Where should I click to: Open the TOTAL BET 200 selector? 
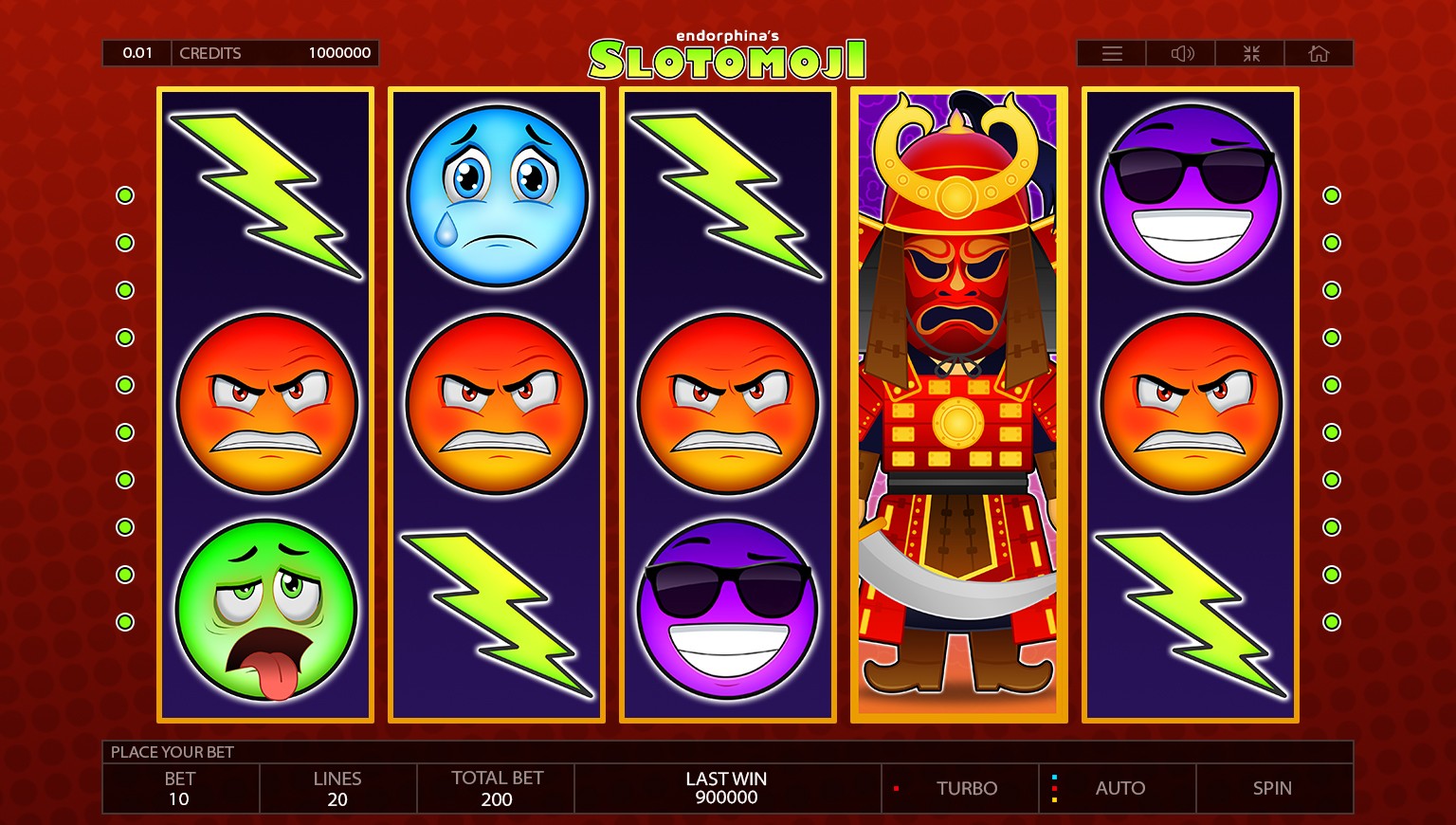tap(496, 788)
